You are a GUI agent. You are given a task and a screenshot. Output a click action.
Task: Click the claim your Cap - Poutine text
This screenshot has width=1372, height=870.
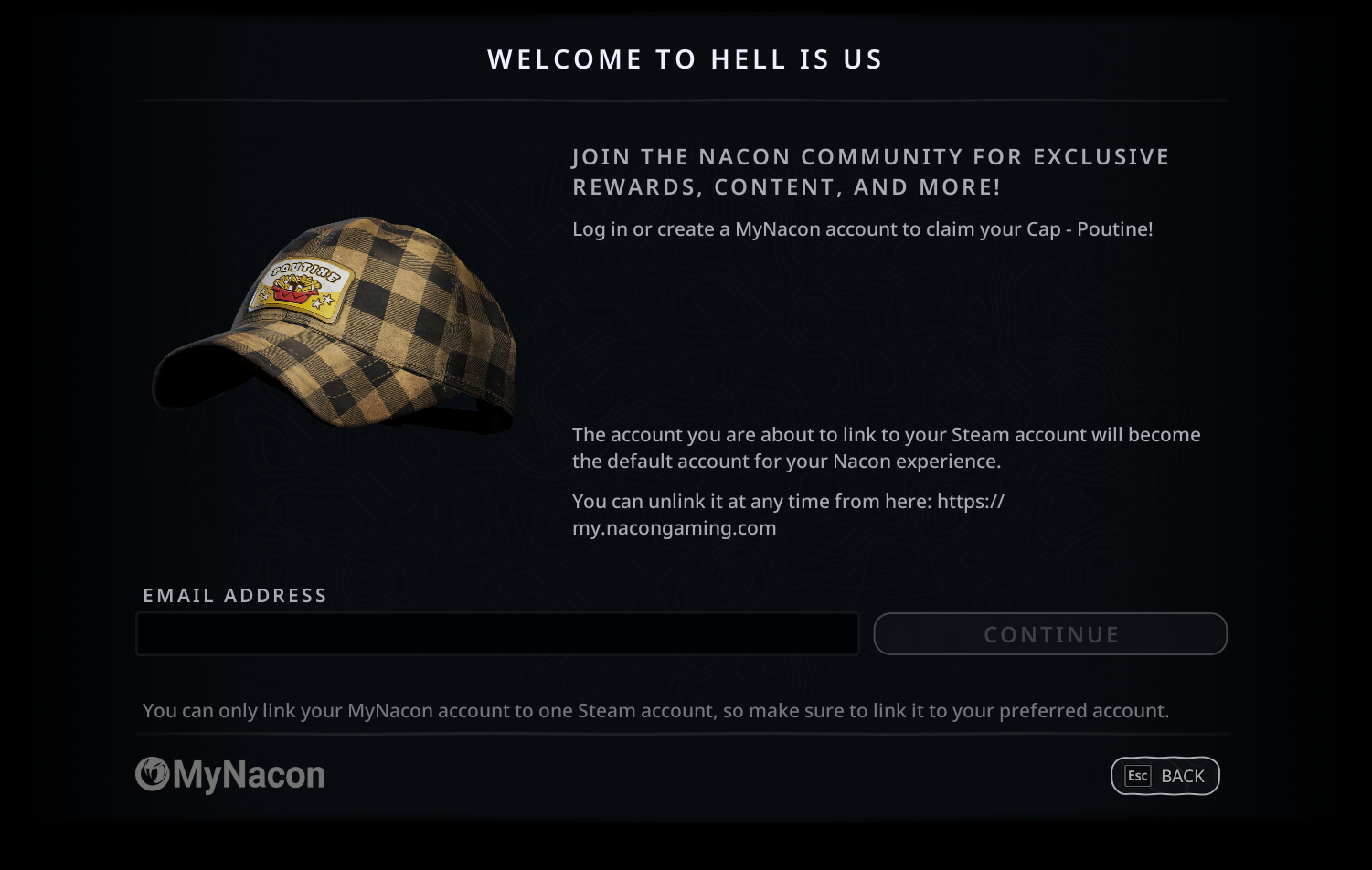click(863, 230)
